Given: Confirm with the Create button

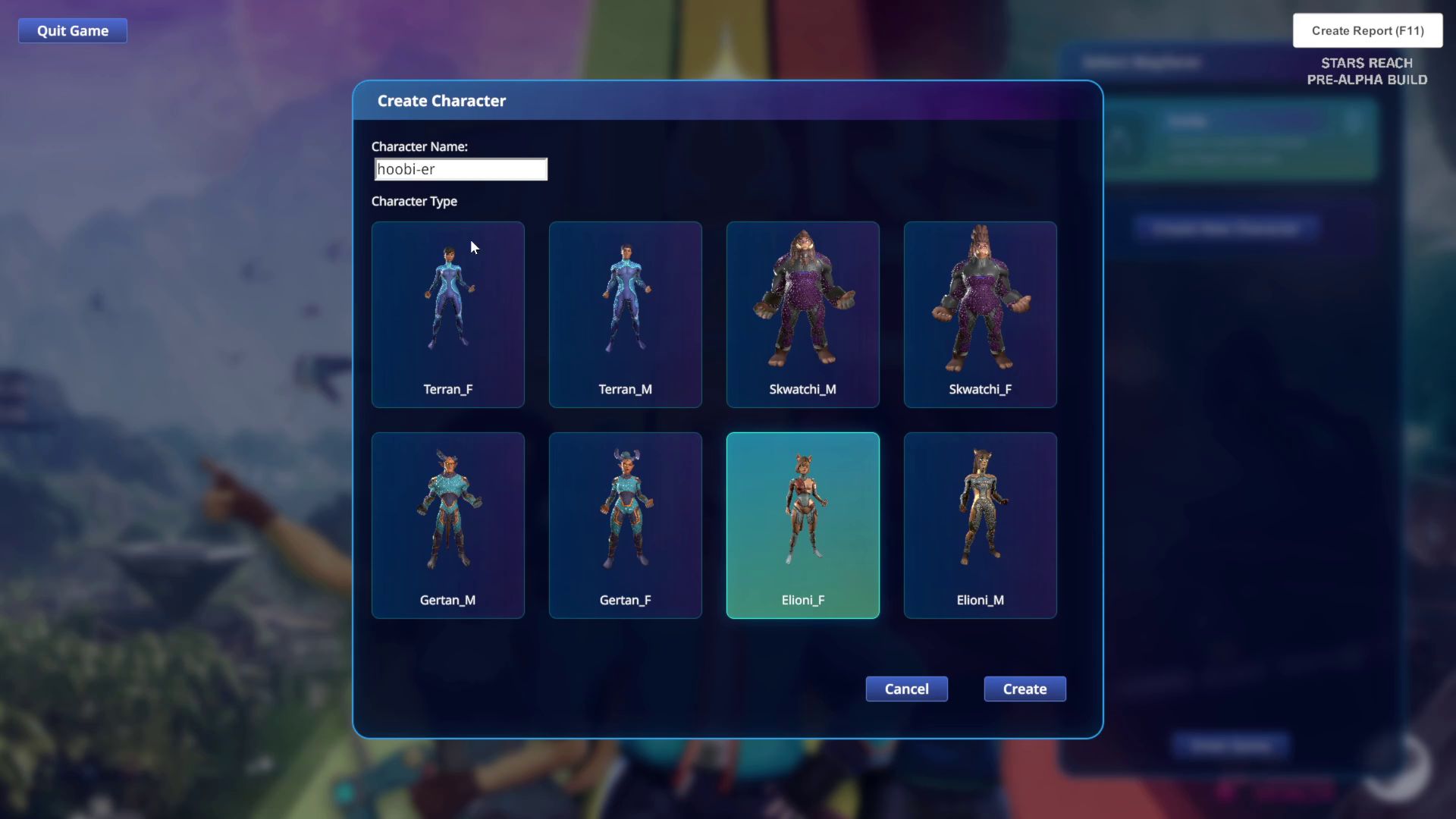Looking at the screenshot, I should click(x=1025, y=689).
